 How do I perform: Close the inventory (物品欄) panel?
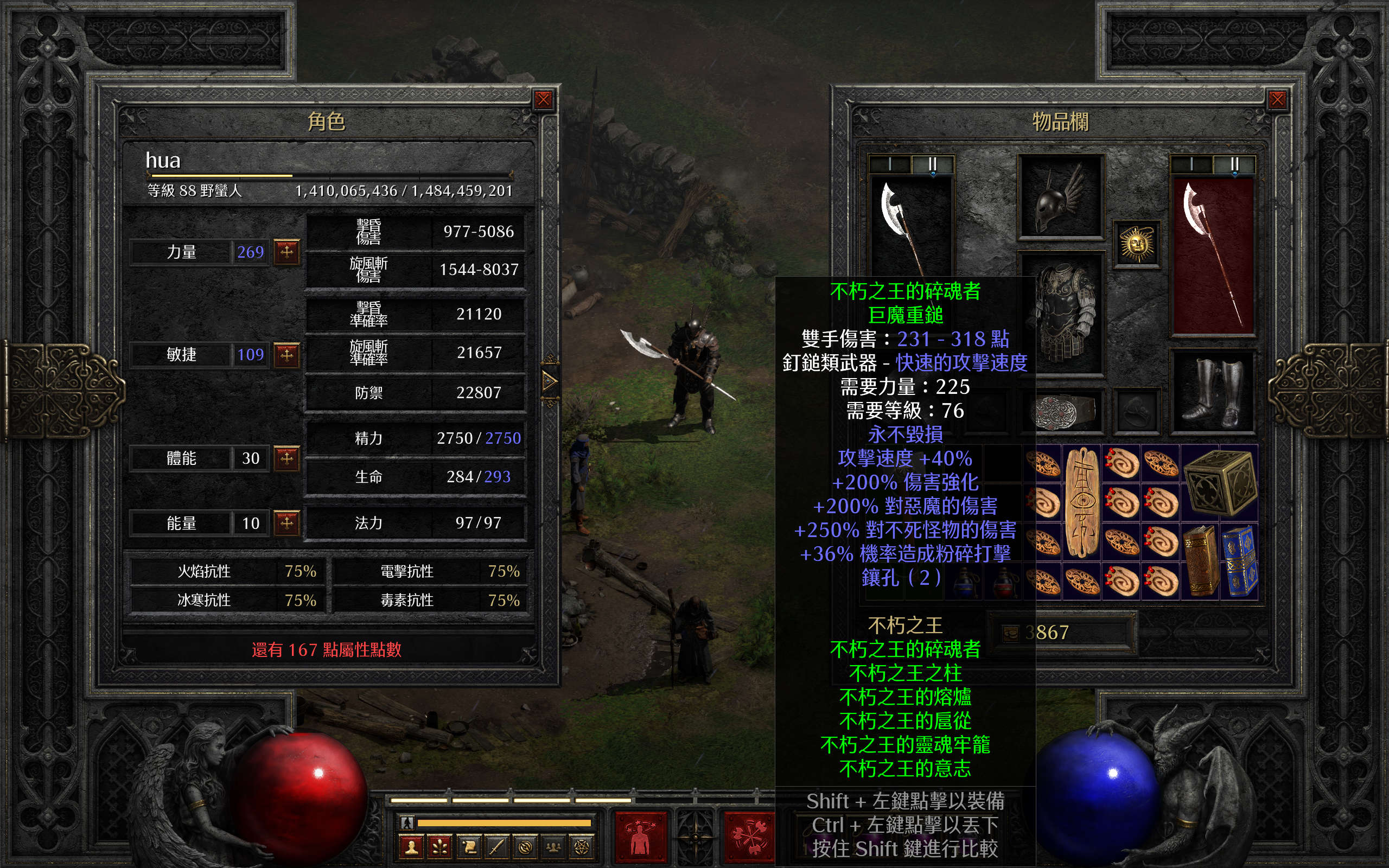pyautogui.click(x=1277, y=100)
